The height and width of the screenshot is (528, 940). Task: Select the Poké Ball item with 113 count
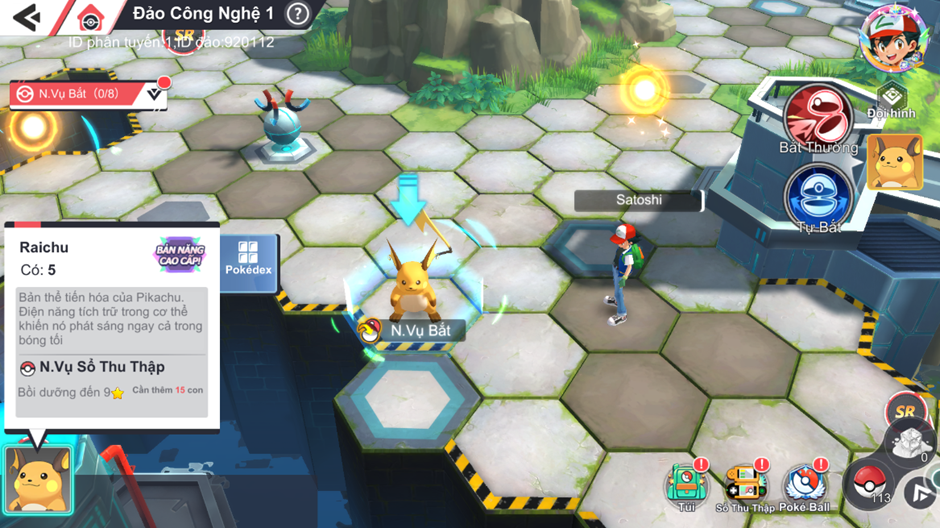click(868, 484)
